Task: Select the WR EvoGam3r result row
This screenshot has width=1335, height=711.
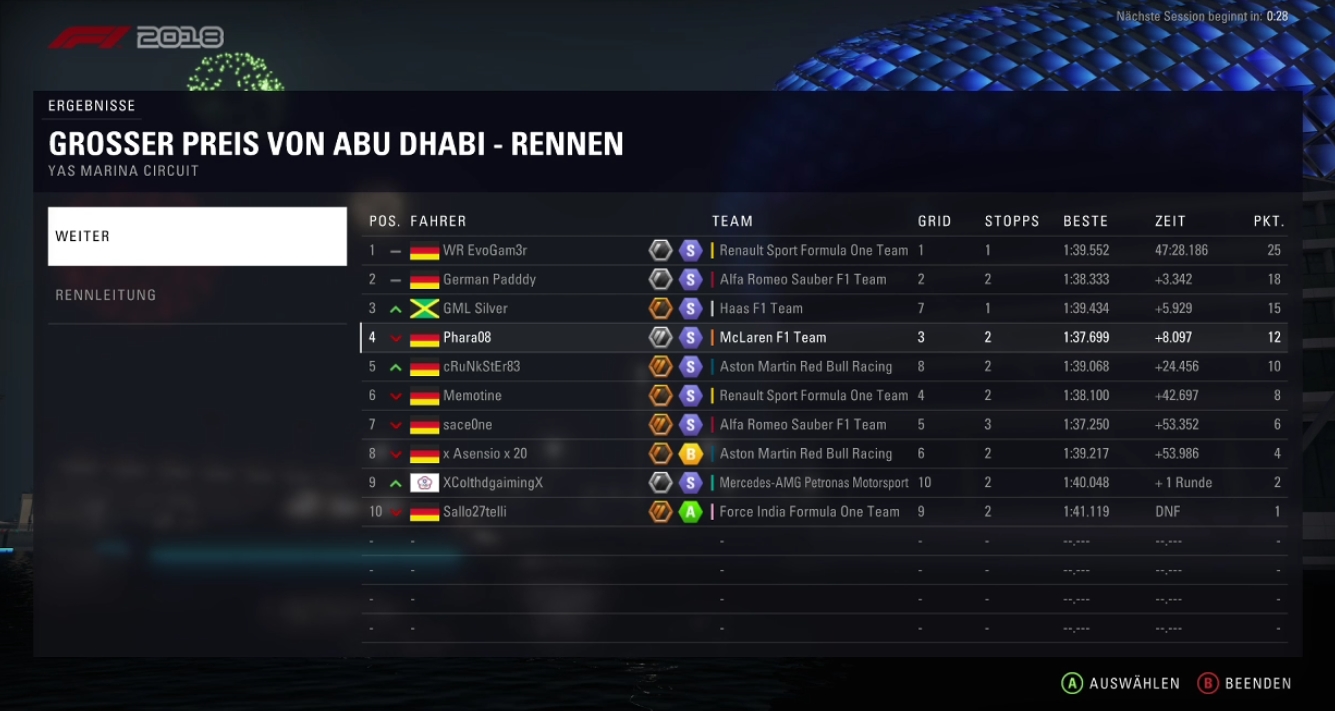Action: [x=823, y=250]
